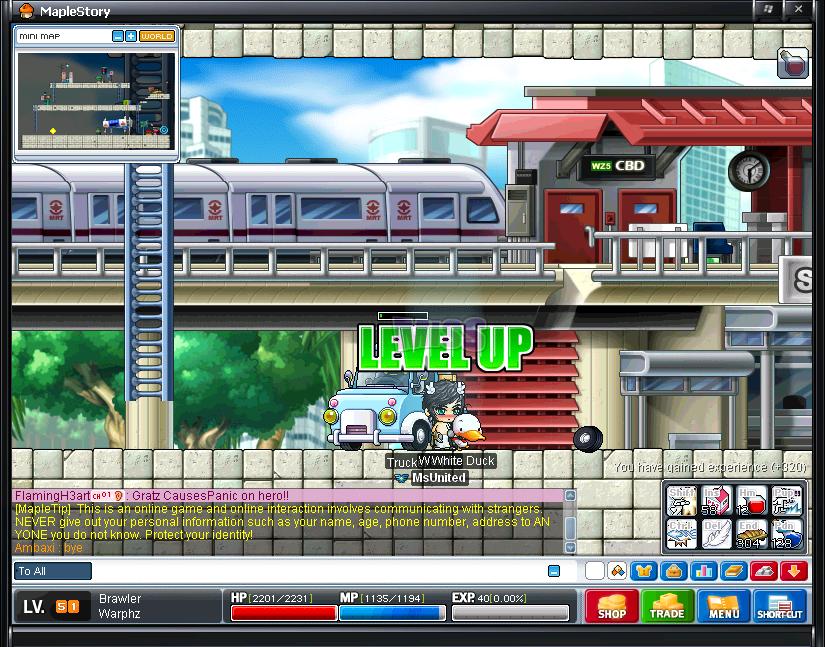The image size is (825, 647).
Task: Minimize the chat log with the small button
Action: [x=553, y=571]
